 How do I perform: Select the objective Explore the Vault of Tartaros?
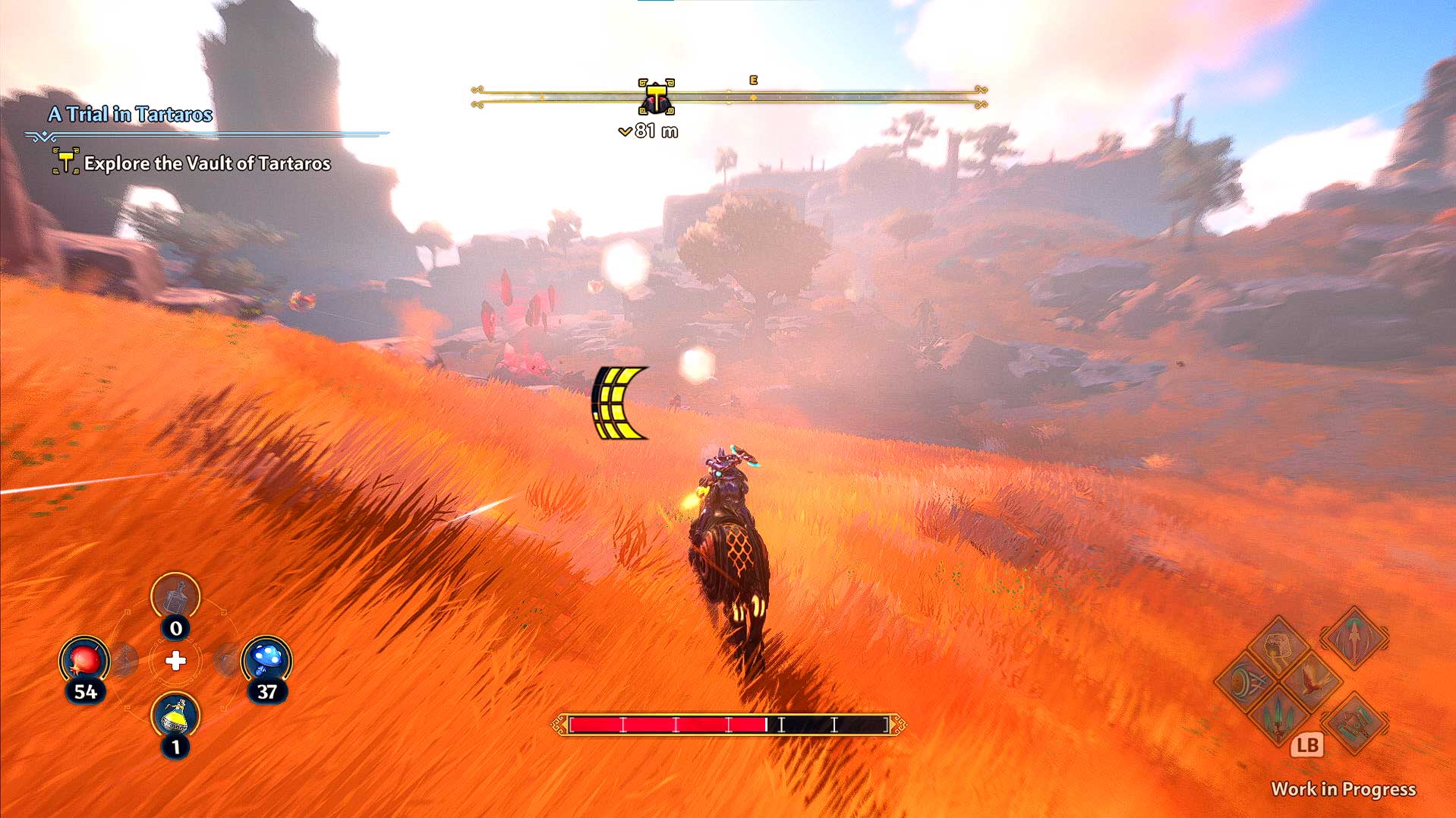click(206, 163)
